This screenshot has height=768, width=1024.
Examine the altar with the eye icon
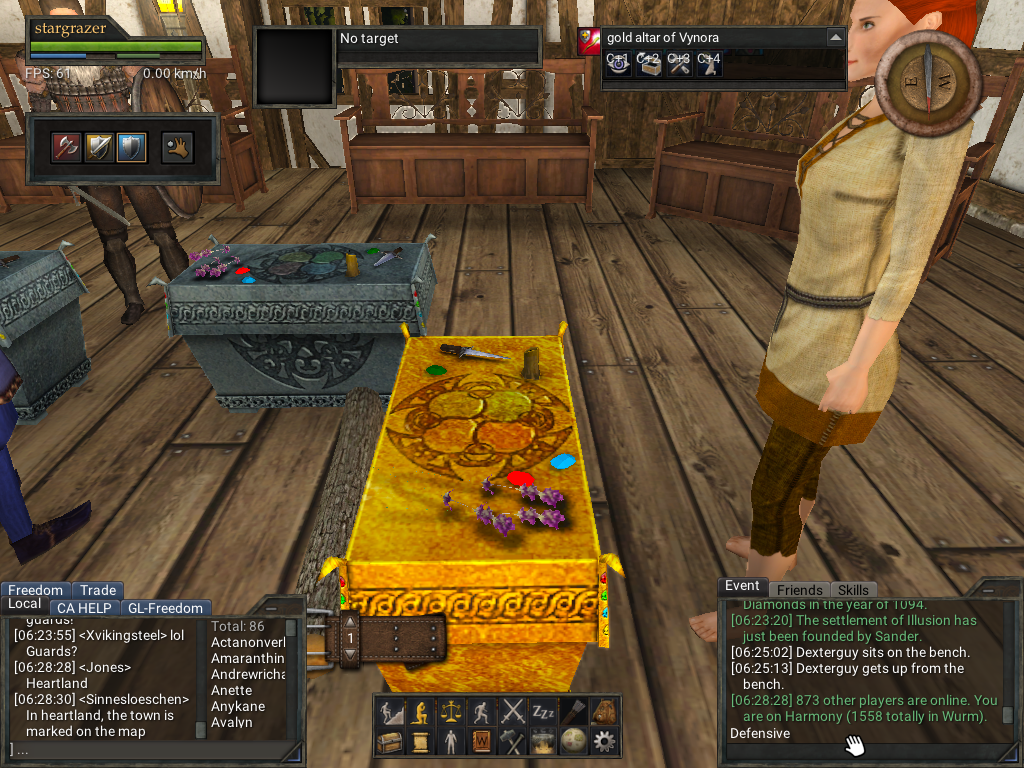[x=618, y=65]
